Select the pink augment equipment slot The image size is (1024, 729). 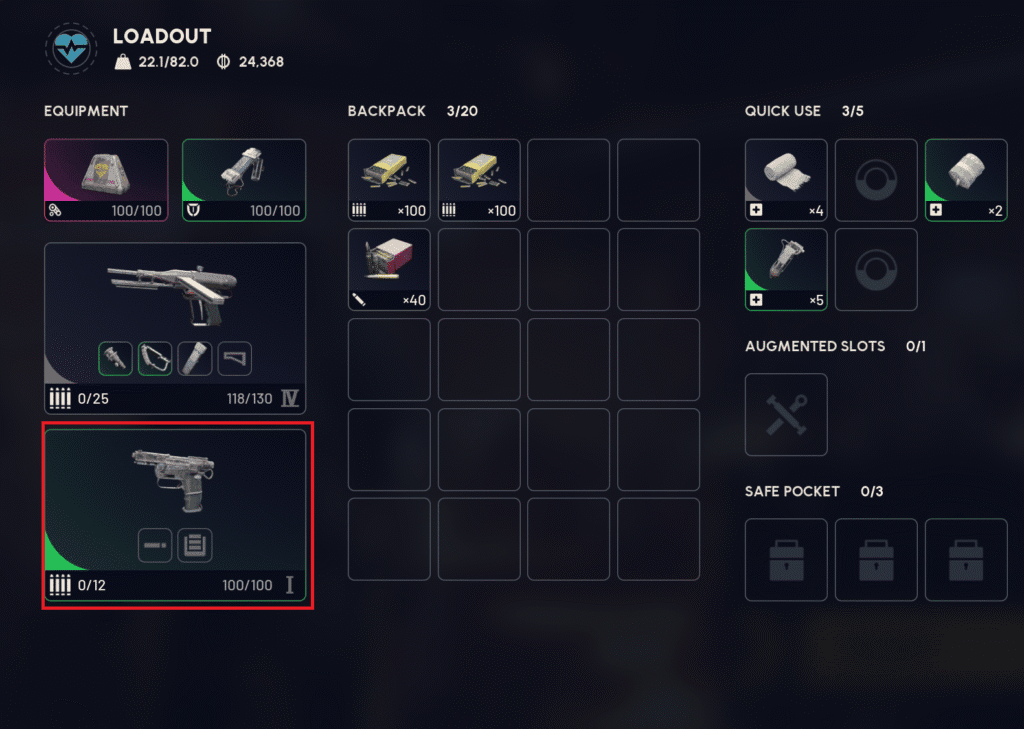106,179
